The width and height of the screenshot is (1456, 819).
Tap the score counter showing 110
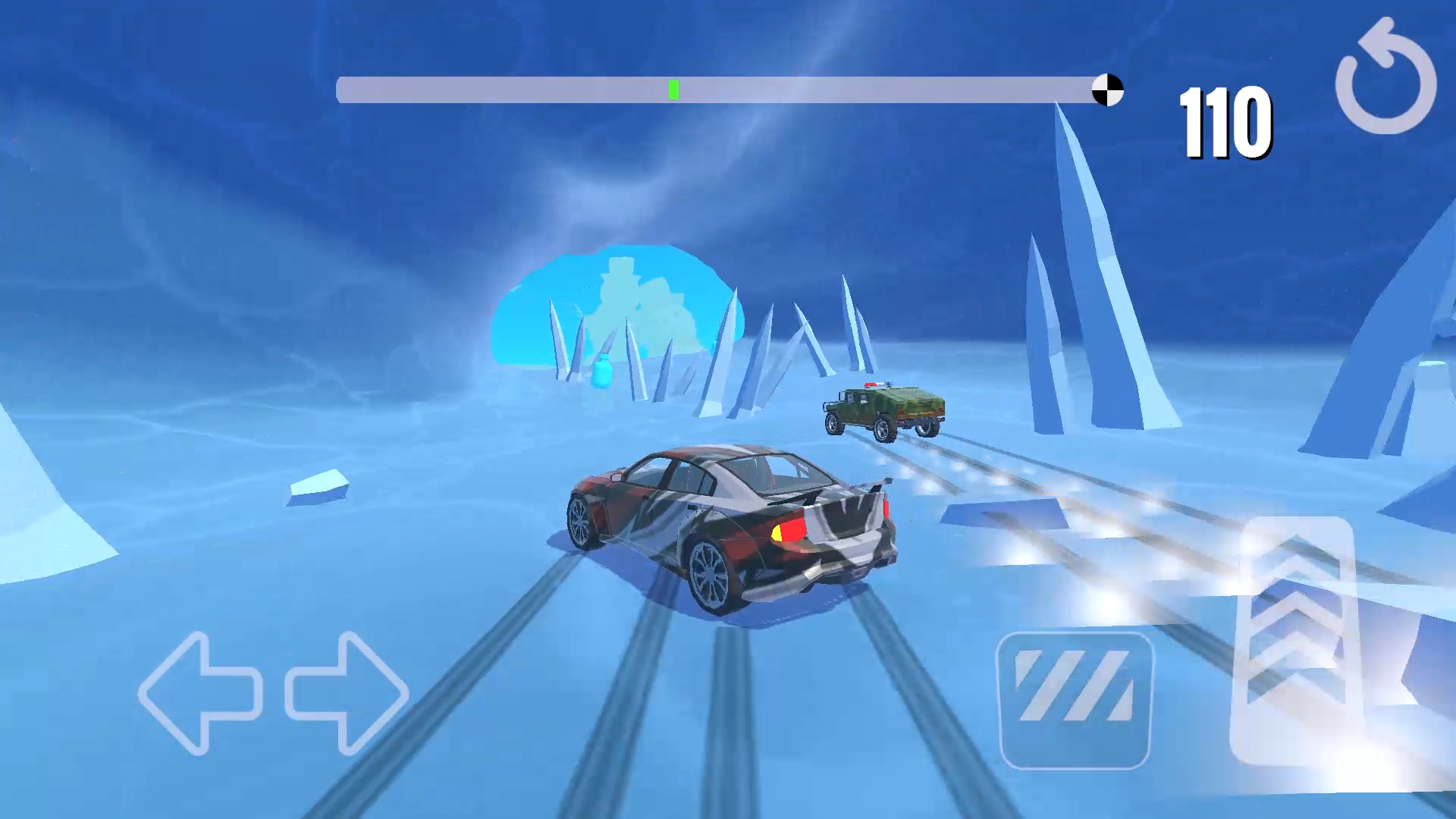[x=1225, y=123]
